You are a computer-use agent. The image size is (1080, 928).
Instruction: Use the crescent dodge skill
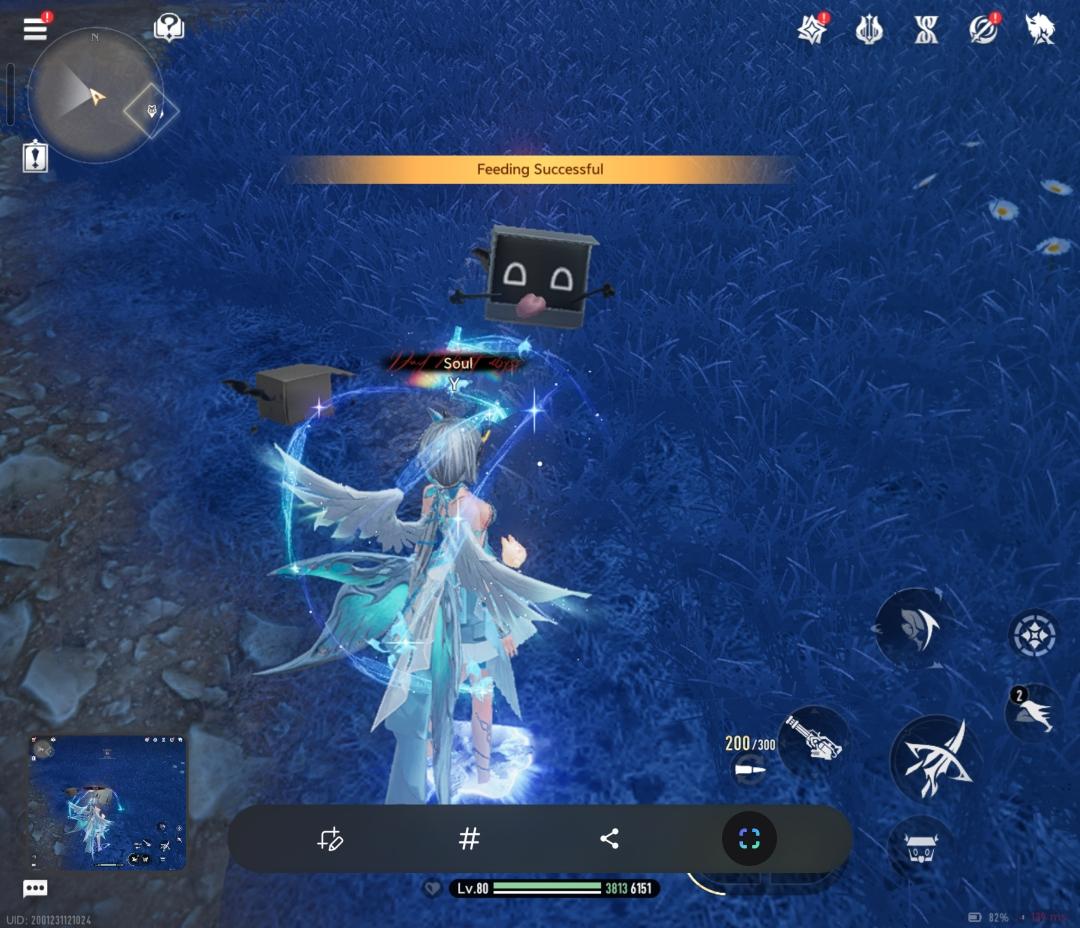coord(913,627)
